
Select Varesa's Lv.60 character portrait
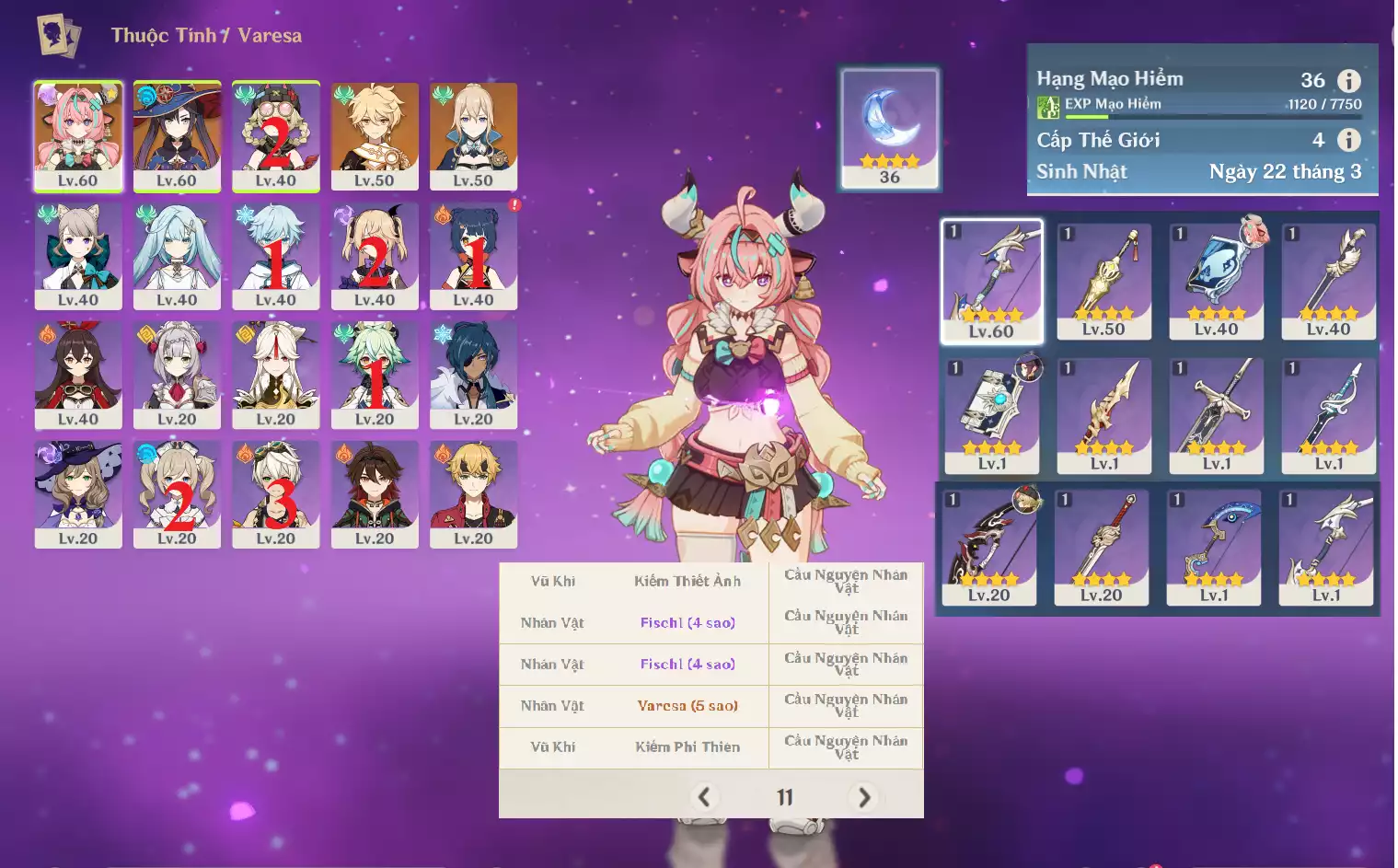[x=78, y=136]
